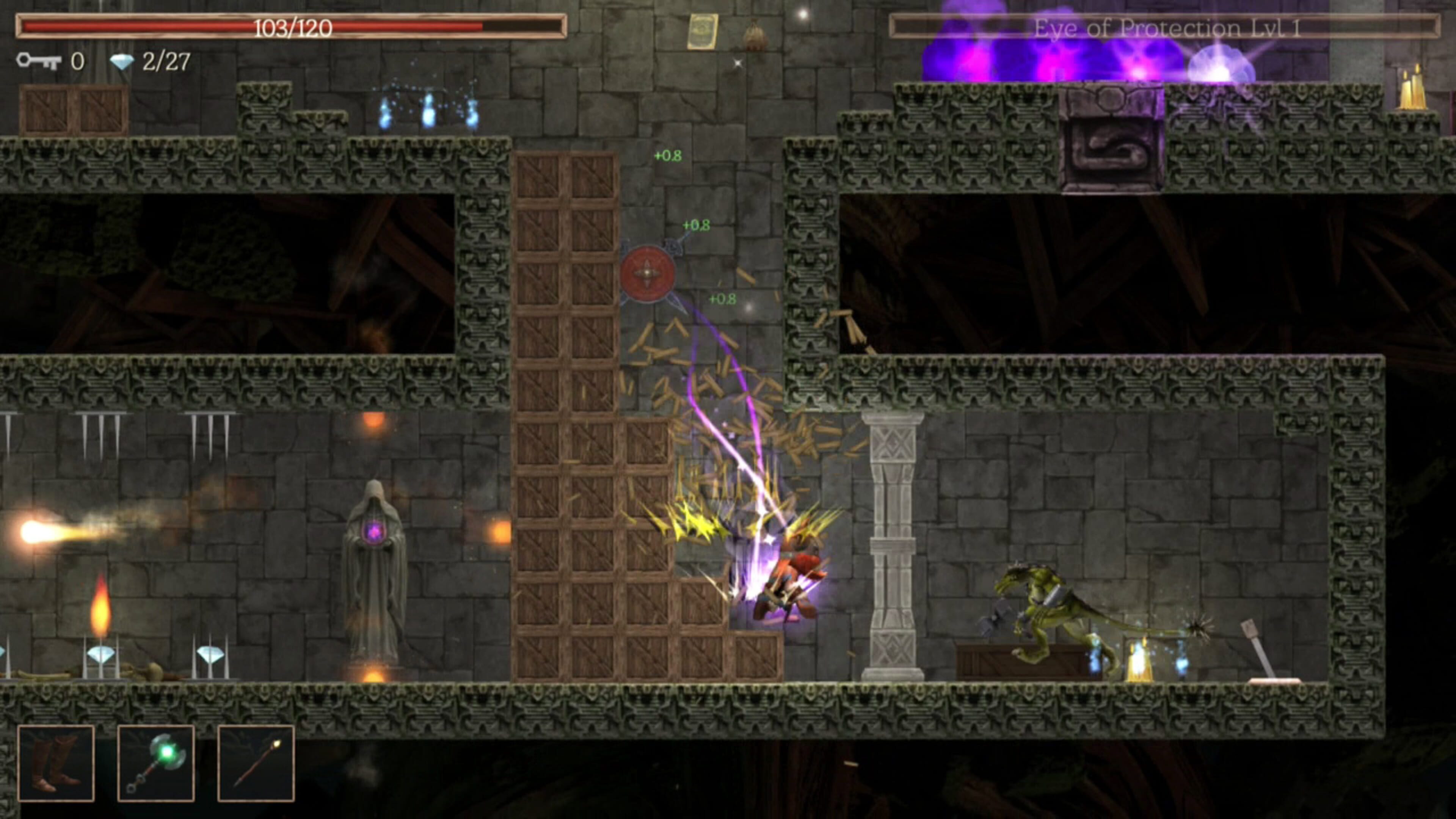
Task: Choose the wooden staff item slot
Action: [256, 763]
